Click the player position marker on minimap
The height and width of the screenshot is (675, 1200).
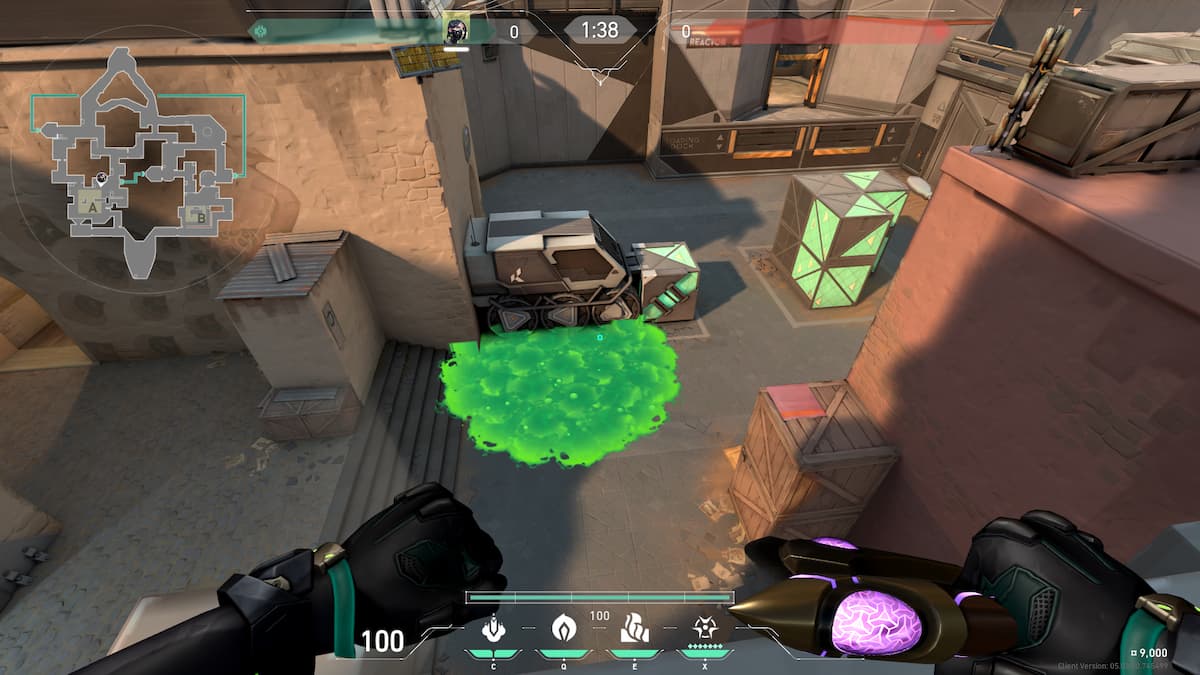tap(102, 178)
